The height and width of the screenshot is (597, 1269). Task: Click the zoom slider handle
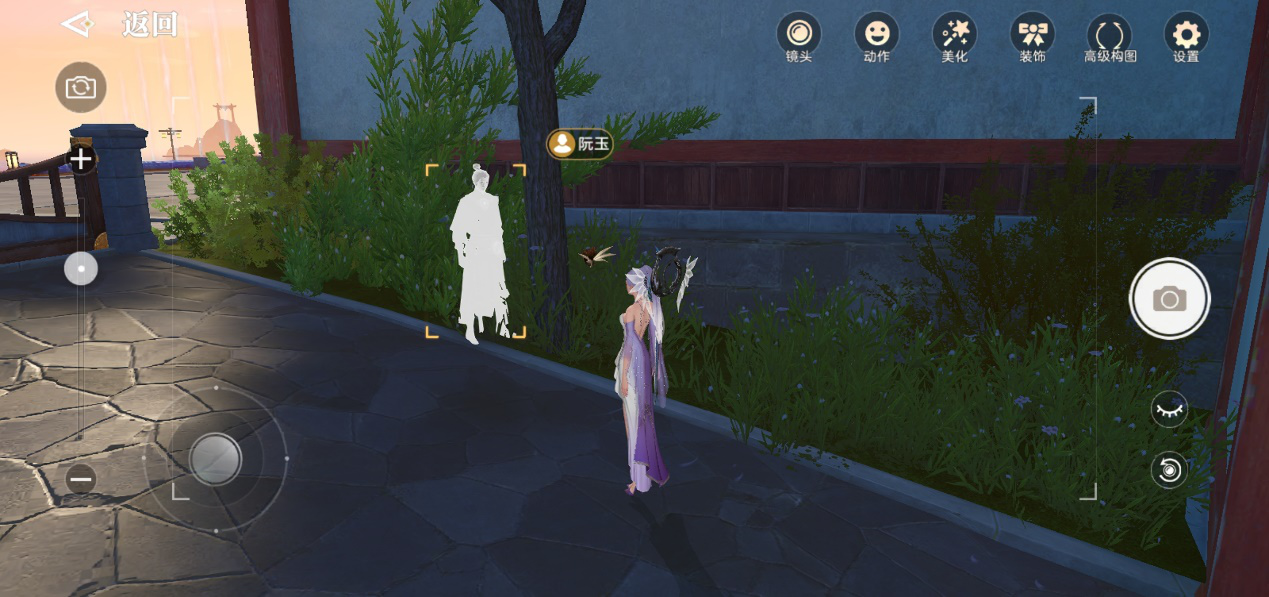[x=81, y=268]
